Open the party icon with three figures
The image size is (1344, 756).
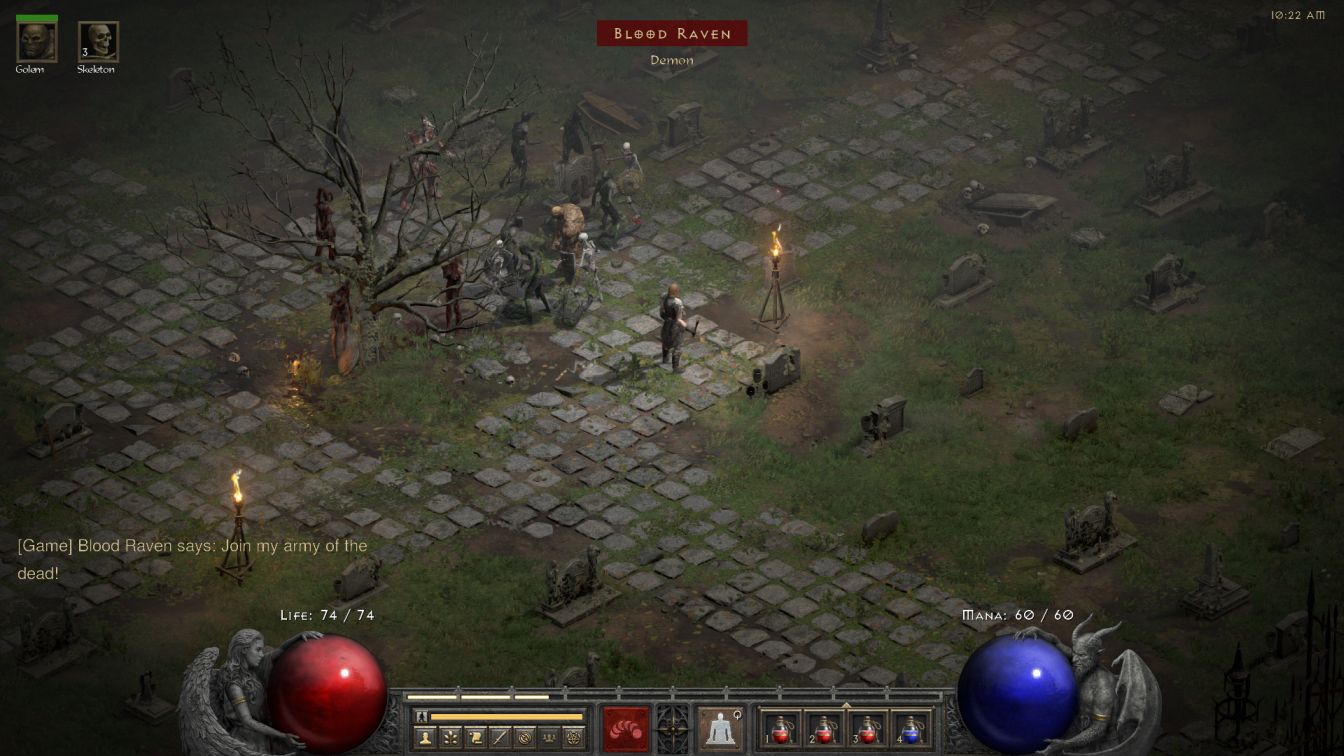[549, 738]
